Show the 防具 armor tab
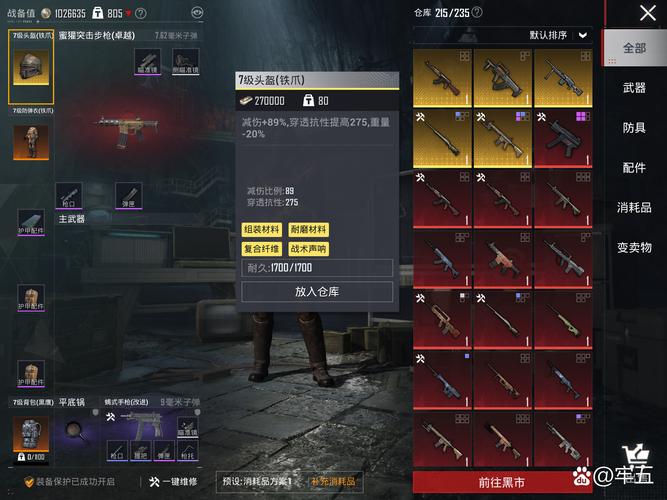Screen dimensions: 667x500 tap(634, 128)
